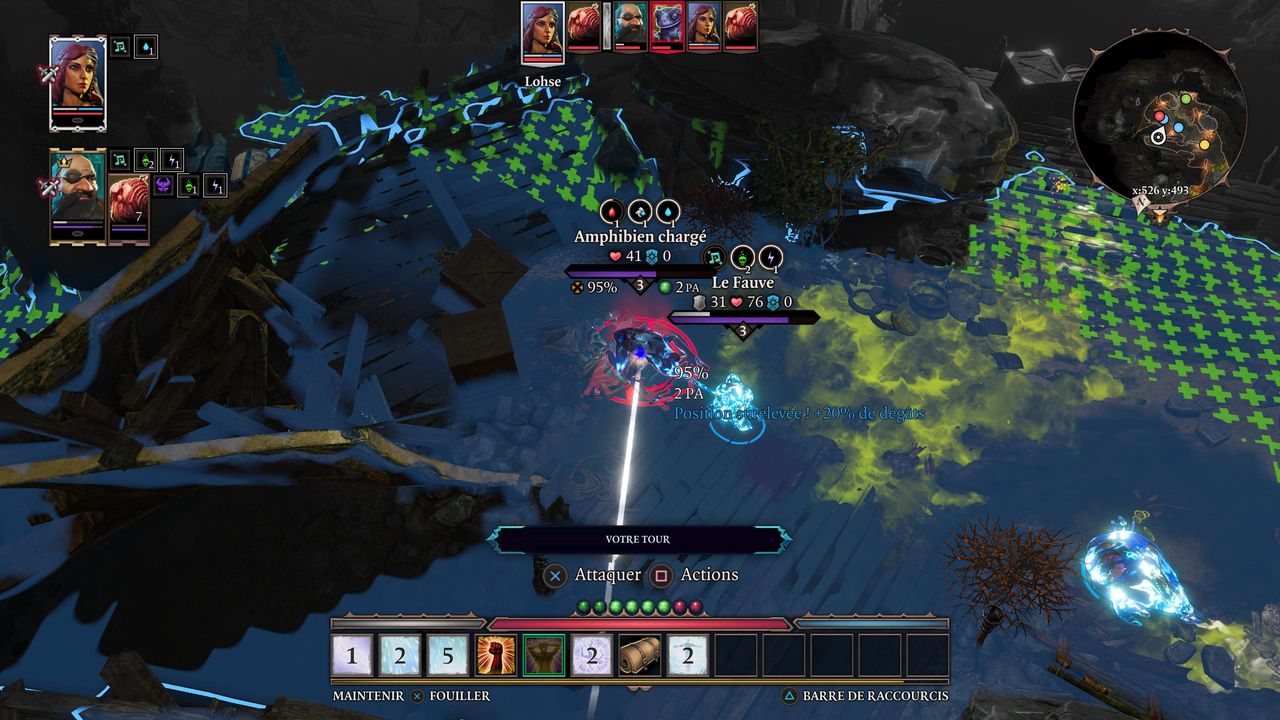This screenshot has height=720, width=1280.
Task: Click the dwarf portrait in turn order
Action: tap(630, 24)
